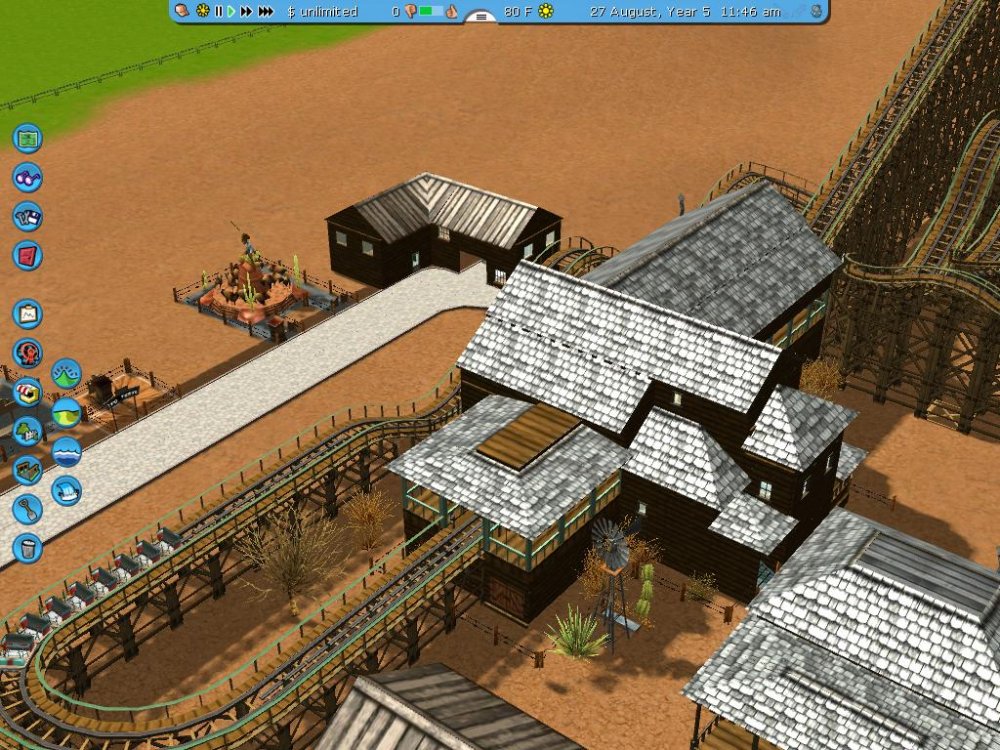This screenshot has height=750, width=1000.
Task: Open the file and save options icon
Action: (27, 216)
